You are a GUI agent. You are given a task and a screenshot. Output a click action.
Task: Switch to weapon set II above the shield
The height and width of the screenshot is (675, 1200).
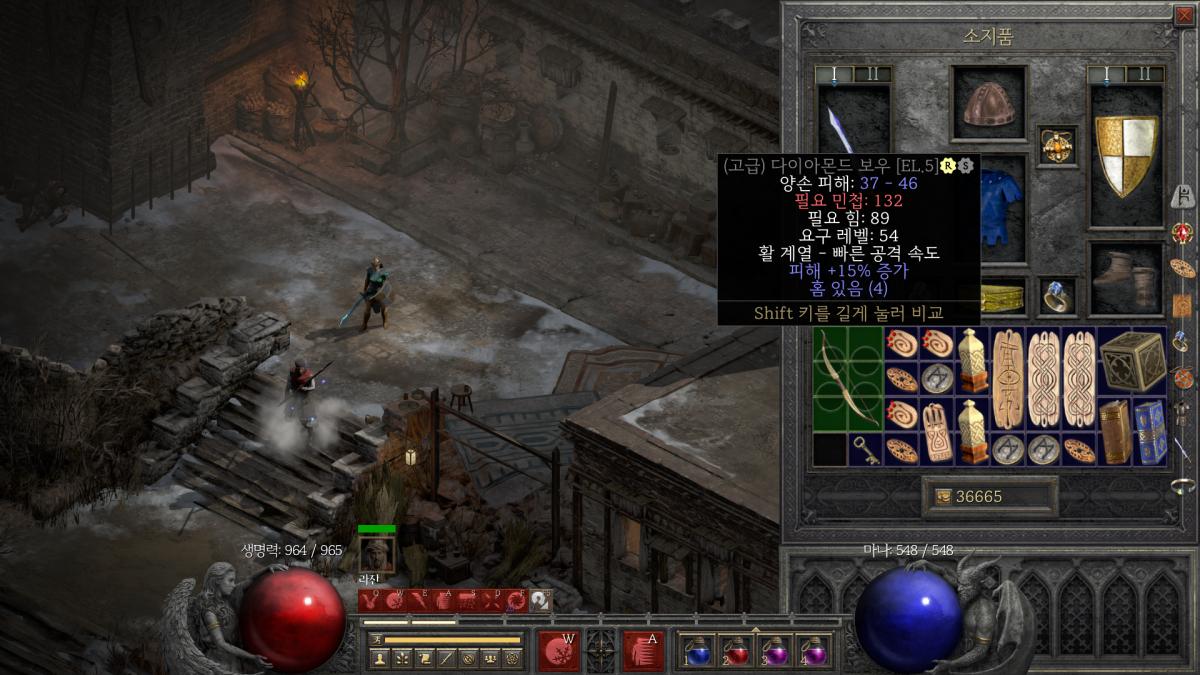pyautogui.click(x=1145, y=74)
